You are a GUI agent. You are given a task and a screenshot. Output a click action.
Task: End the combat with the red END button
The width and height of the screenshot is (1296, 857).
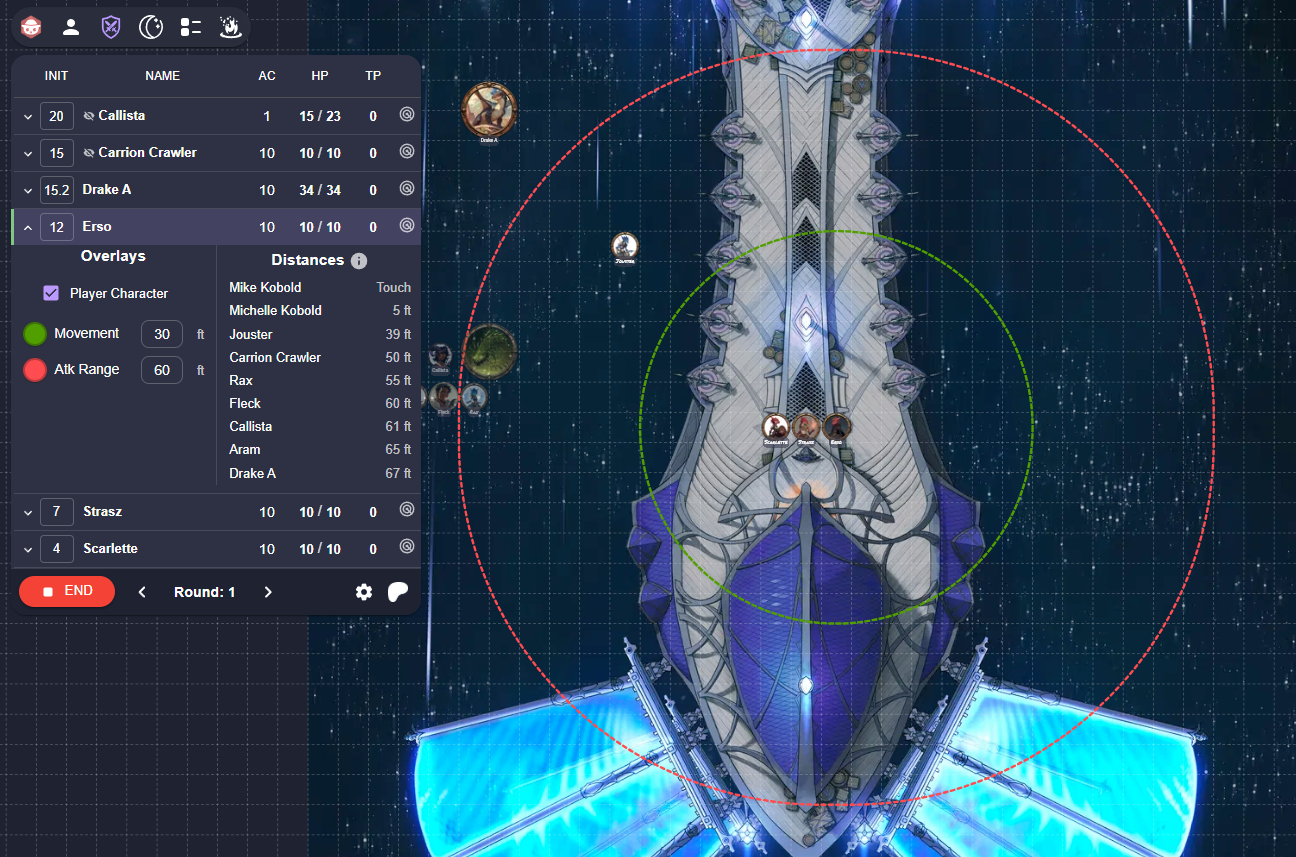coord(67,591)
